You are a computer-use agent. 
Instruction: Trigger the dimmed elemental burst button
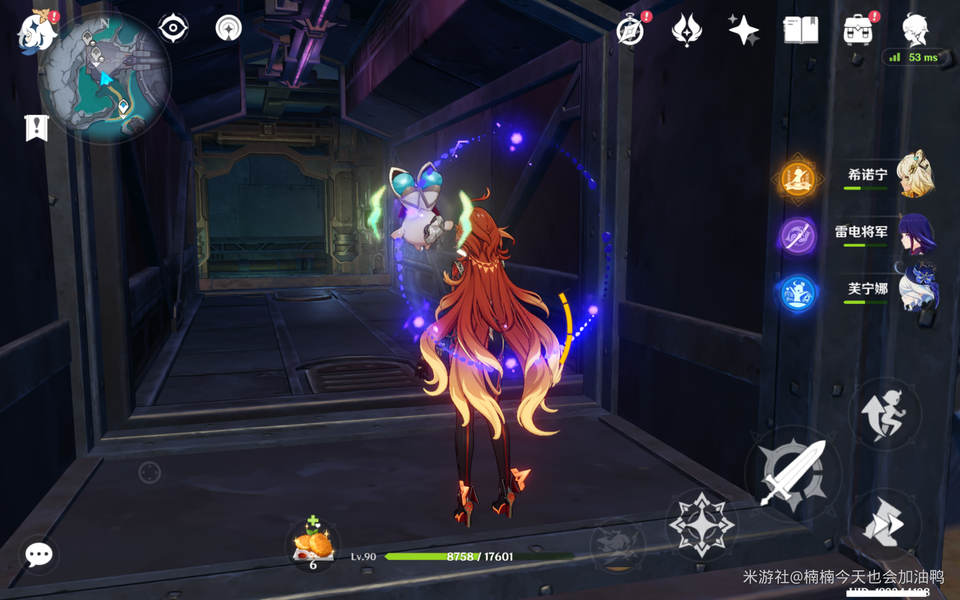(x=616, y=545)
